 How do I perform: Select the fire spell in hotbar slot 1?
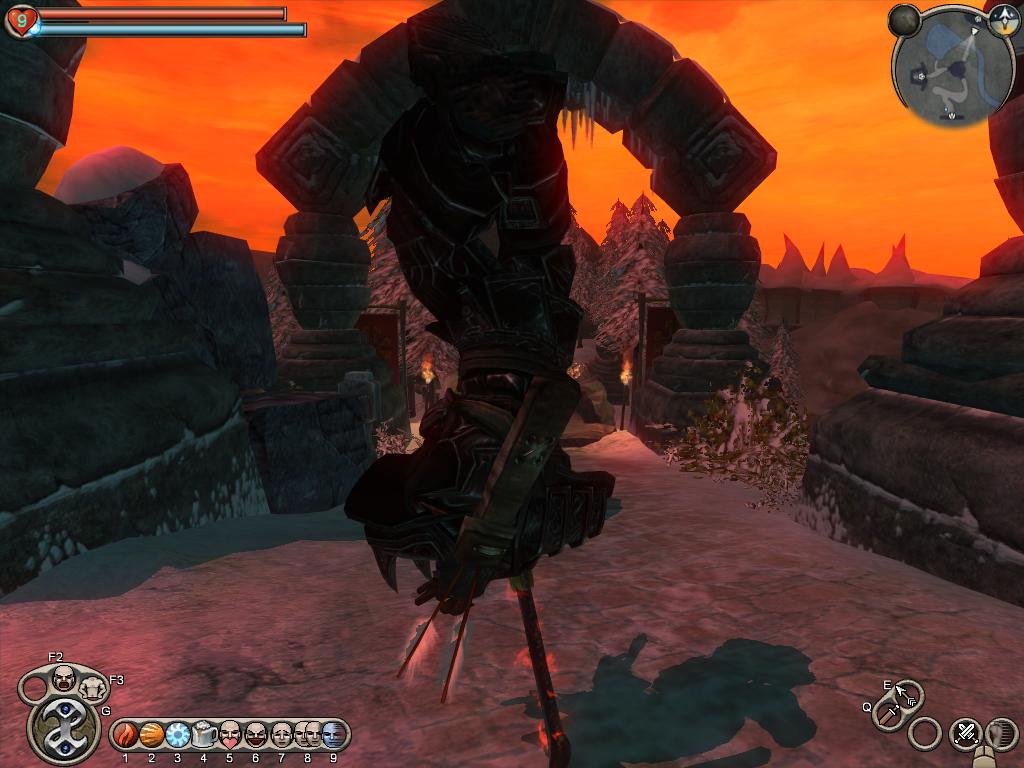click(x=126, y=735)
